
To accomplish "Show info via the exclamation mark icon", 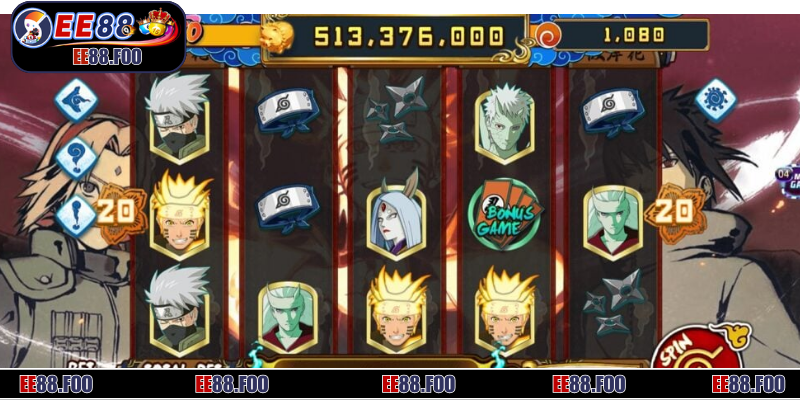I will (76, 214).
